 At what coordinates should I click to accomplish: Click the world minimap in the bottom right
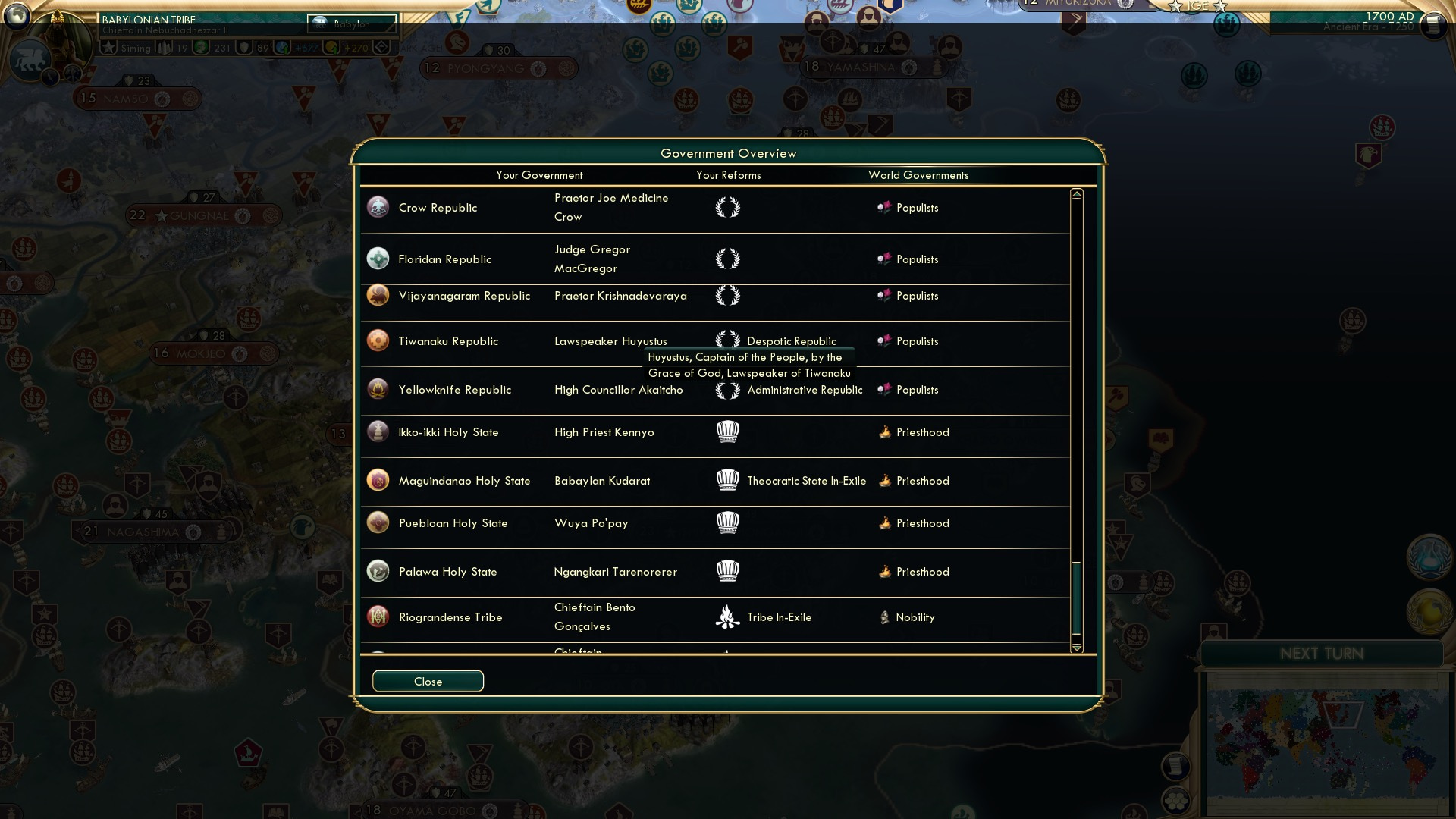tap(1327, 739)
